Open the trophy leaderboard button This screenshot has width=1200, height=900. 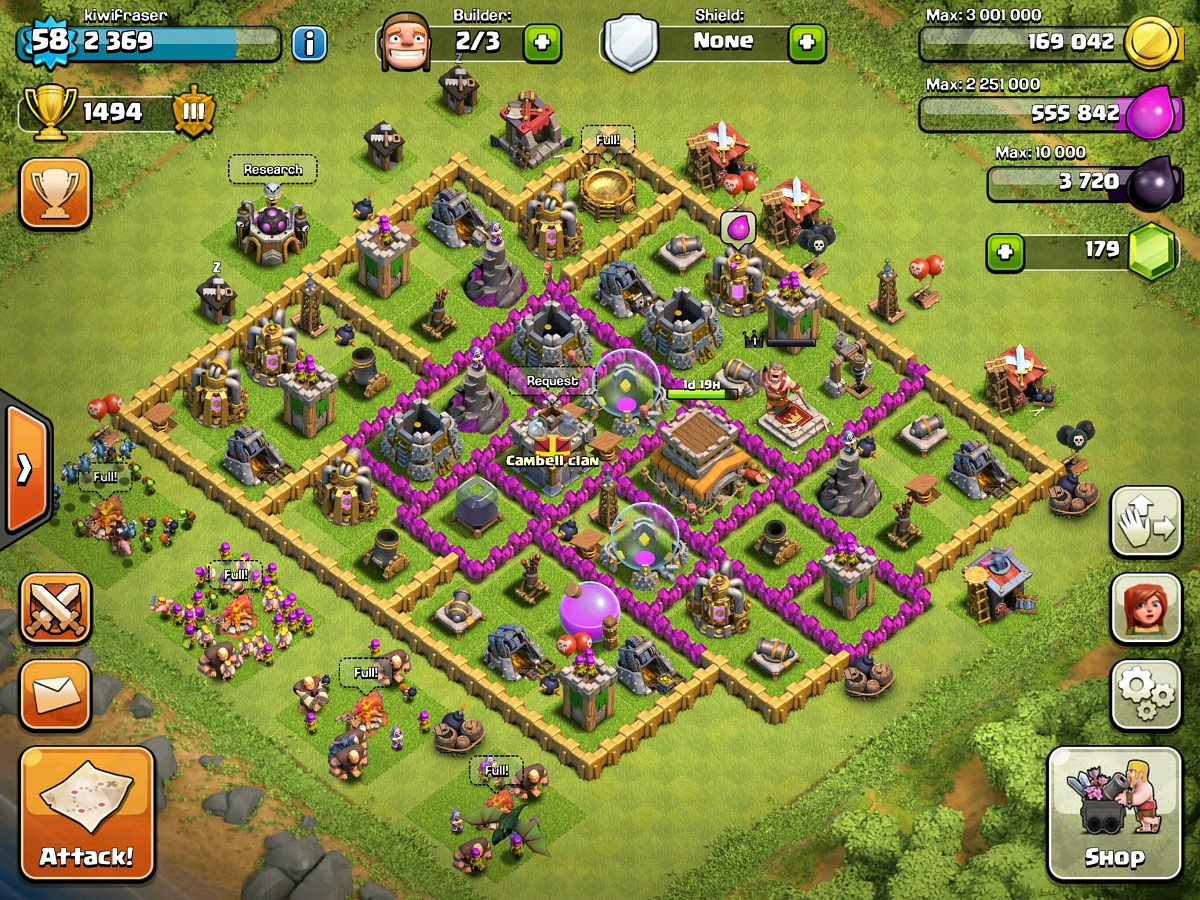pyautogui.click(x=55, y=193)
